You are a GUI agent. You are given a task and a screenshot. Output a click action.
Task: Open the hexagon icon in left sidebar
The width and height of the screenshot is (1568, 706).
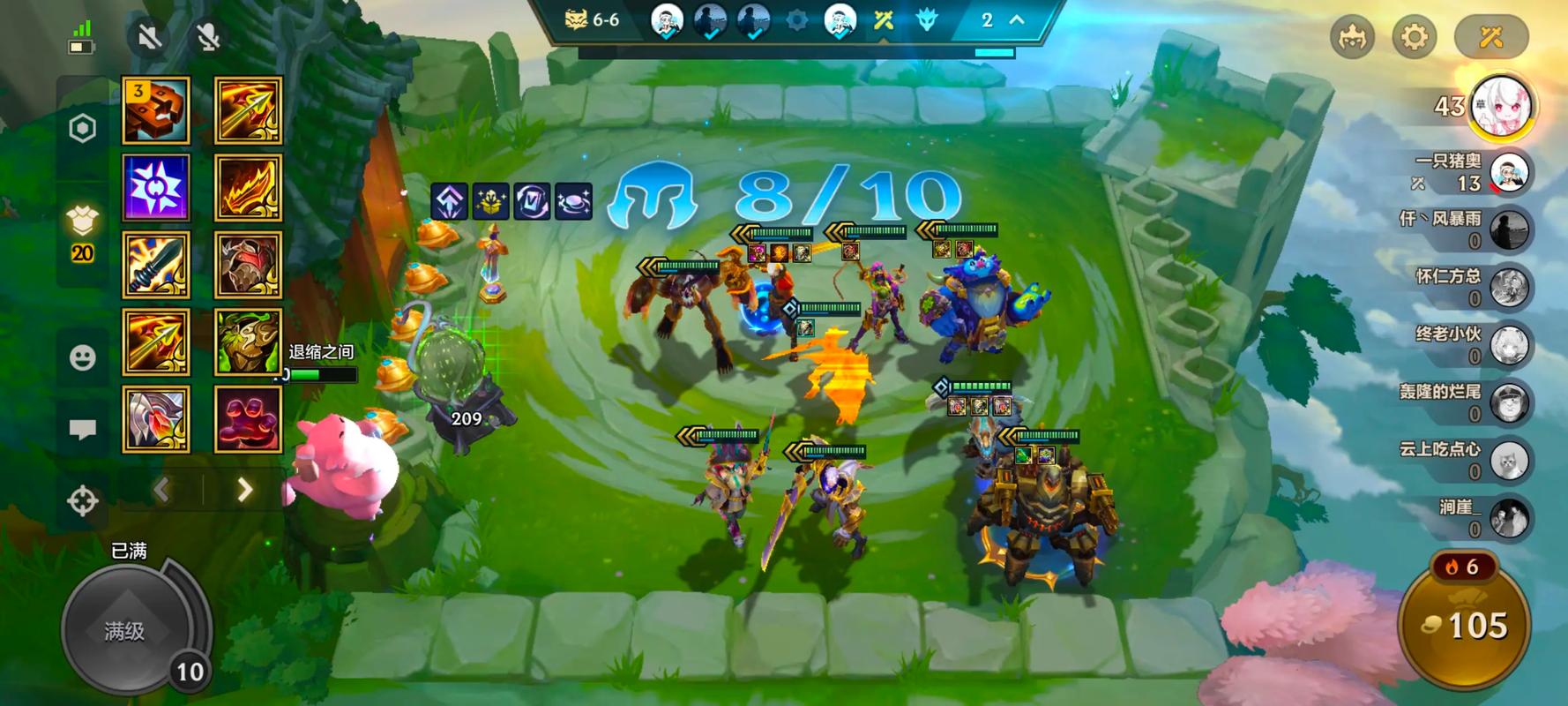(x=83, y=129)
